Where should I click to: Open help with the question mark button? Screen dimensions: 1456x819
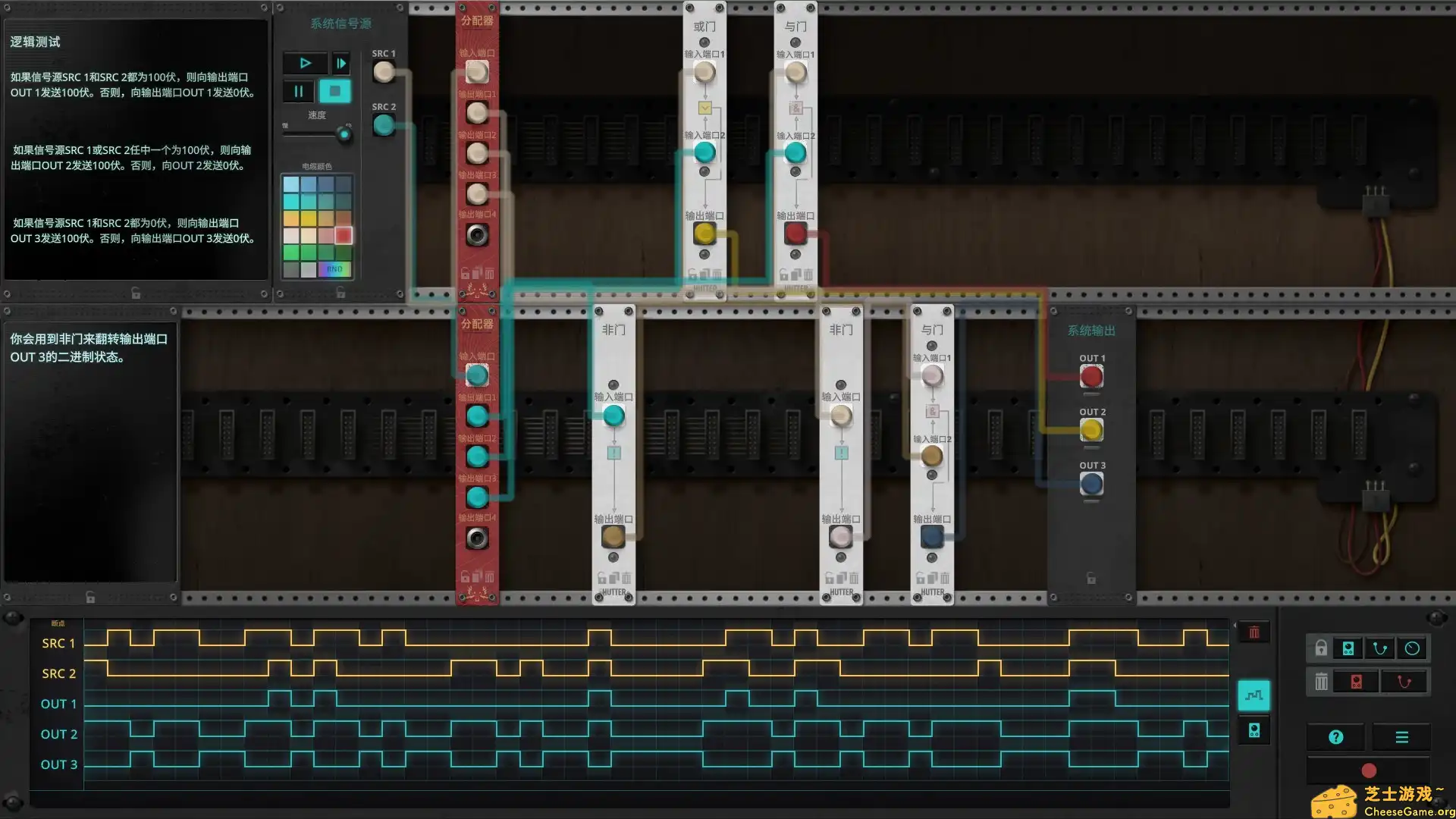pyautogui.click(x=1336, y=736)
